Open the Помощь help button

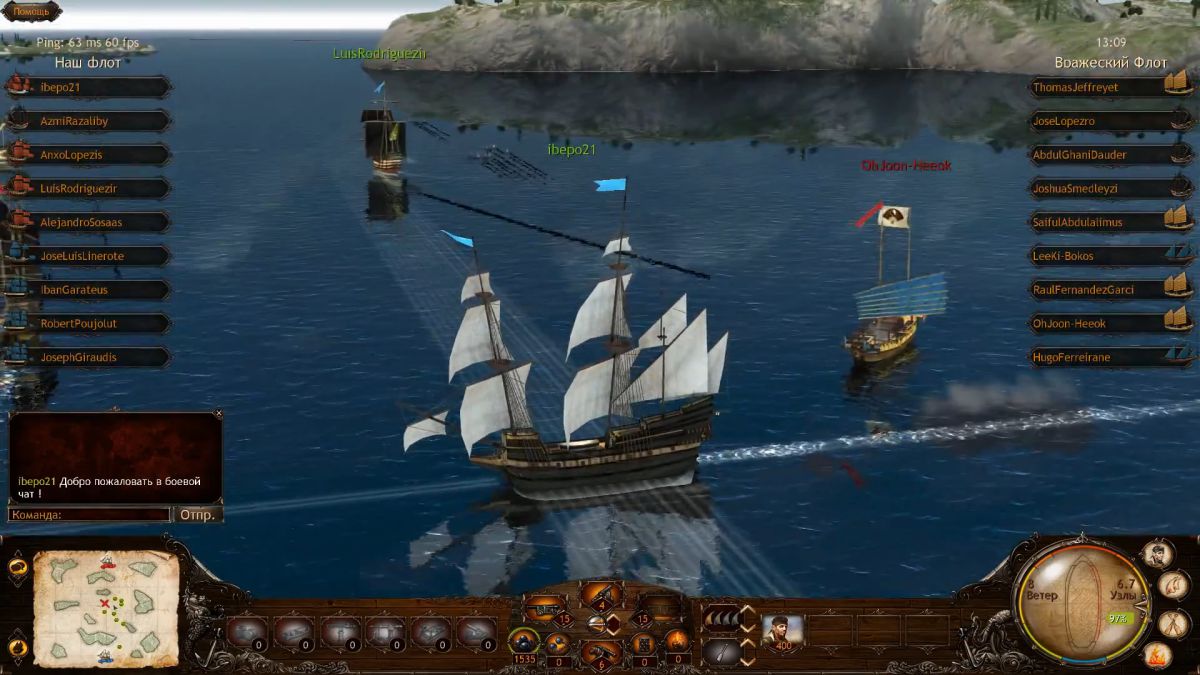(31, 11)
